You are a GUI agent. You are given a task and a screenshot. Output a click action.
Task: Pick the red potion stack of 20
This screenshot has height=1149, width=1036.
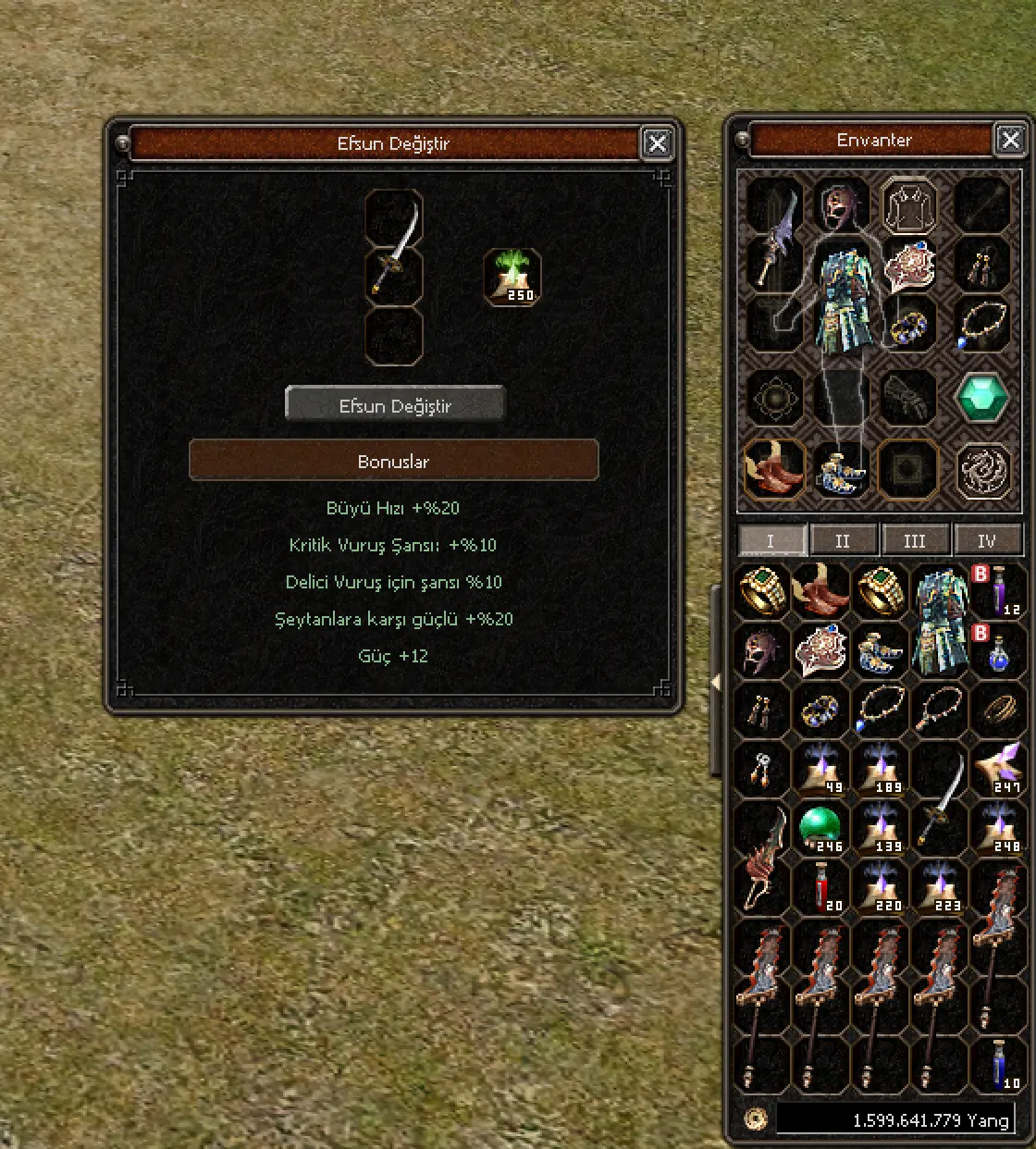point(820,886)
